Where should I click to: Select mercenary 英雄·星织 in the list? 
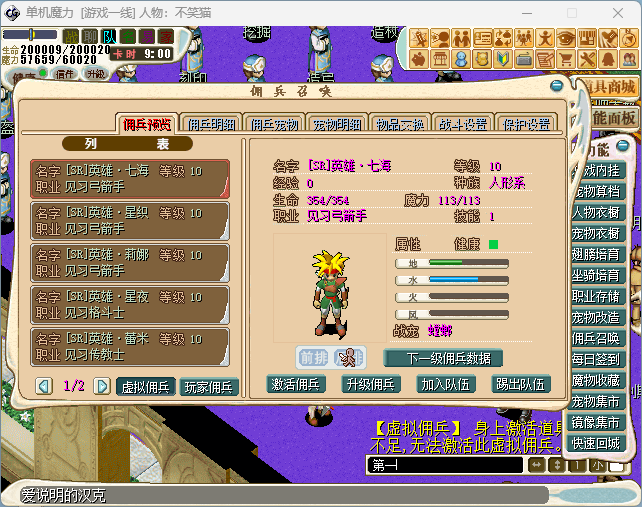point(130,220)
